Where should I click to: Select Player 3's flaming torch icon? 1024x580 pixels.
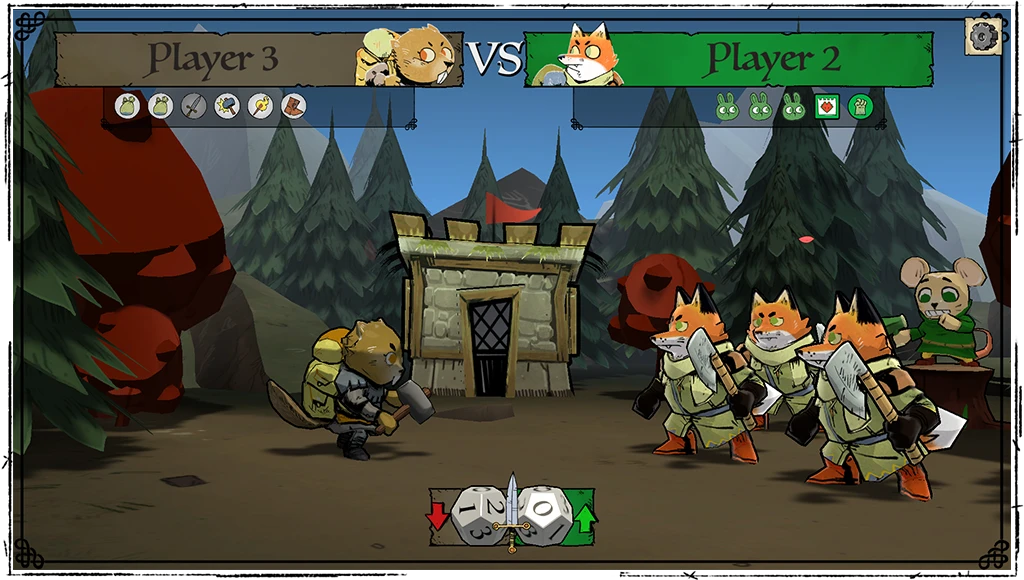click(260, 106)
